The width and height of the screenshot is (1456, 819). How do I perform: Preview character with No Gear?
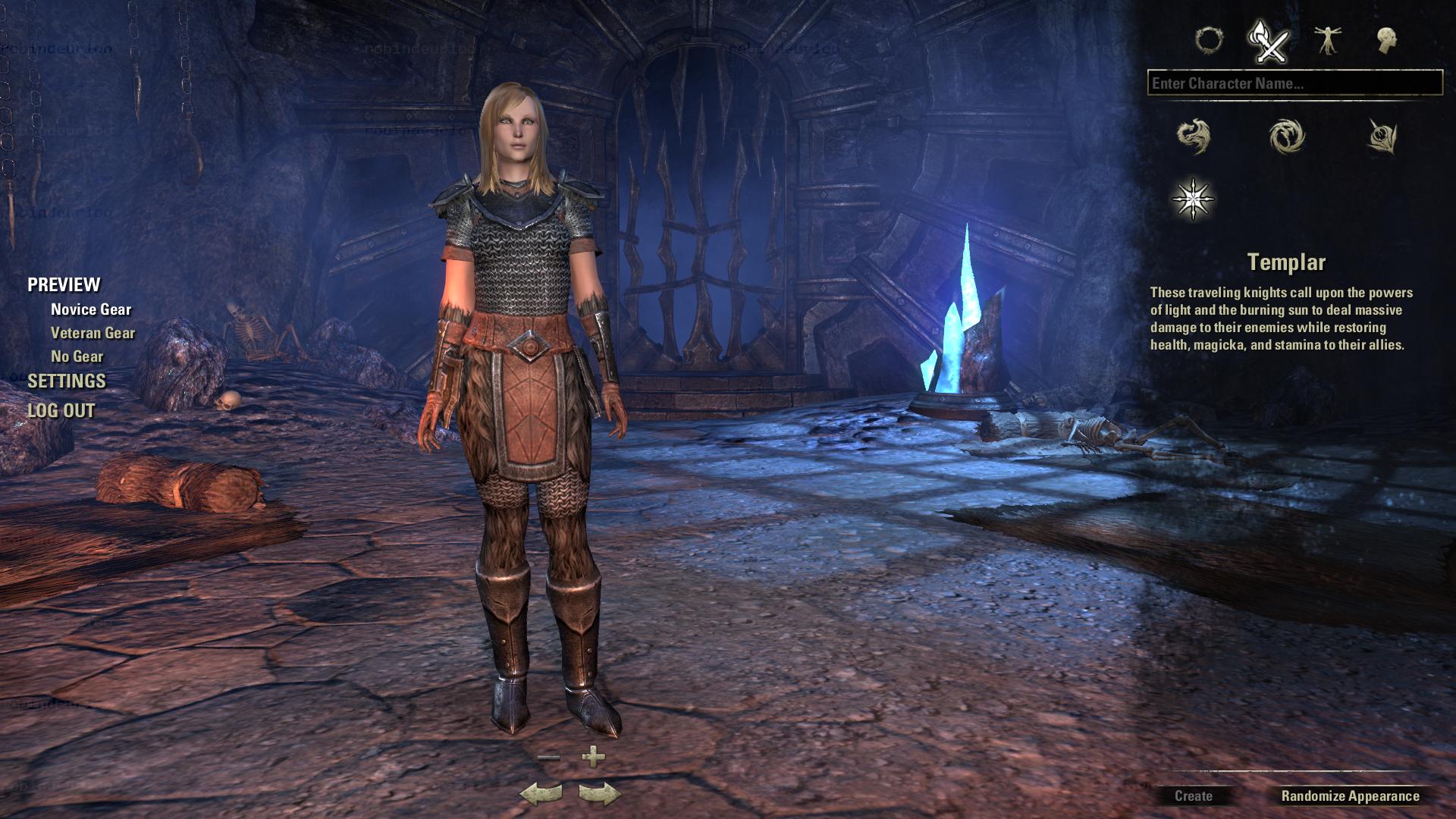point(77,356)
